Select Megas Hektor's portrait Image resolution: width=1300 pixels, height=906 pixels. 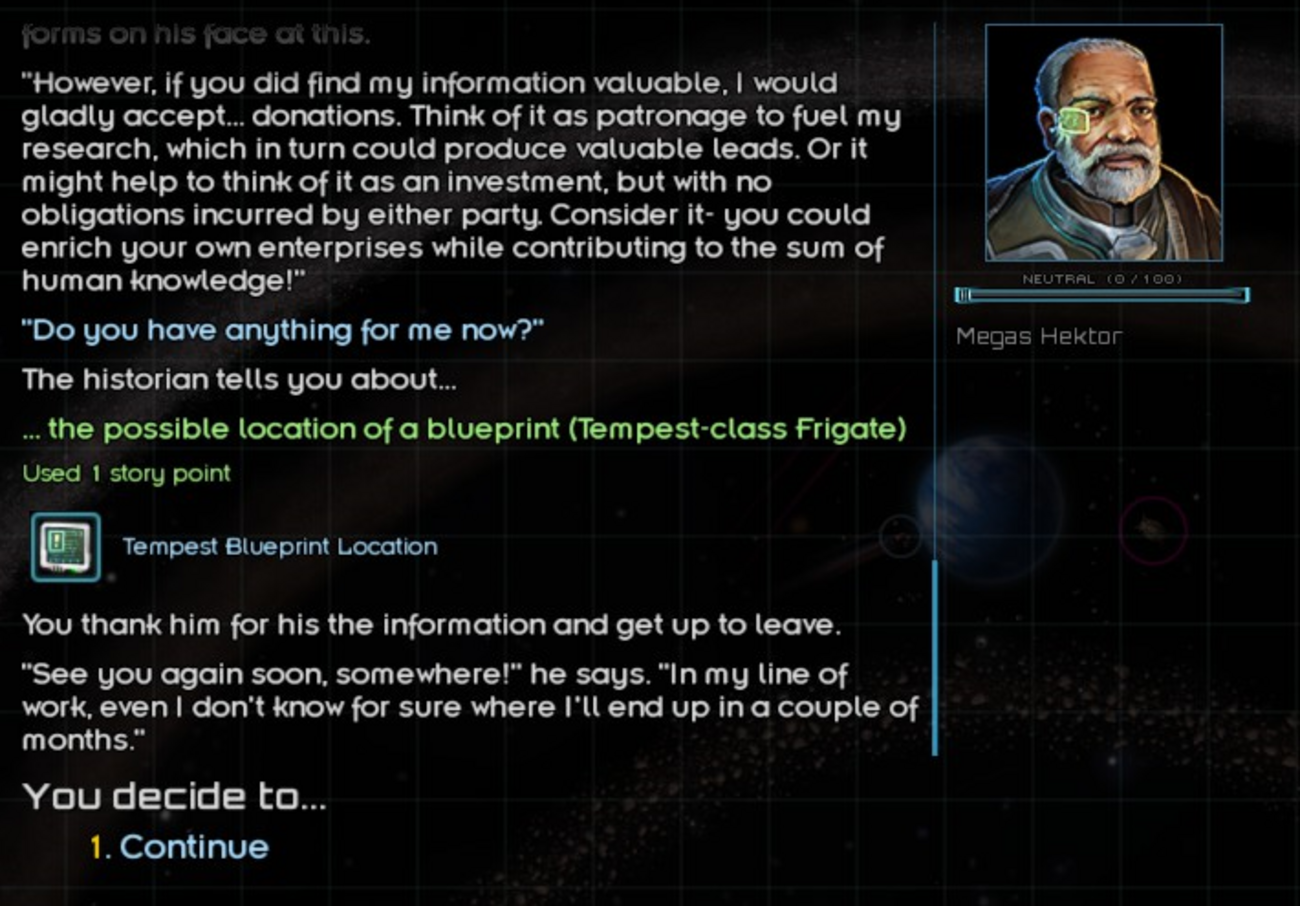1103,143
